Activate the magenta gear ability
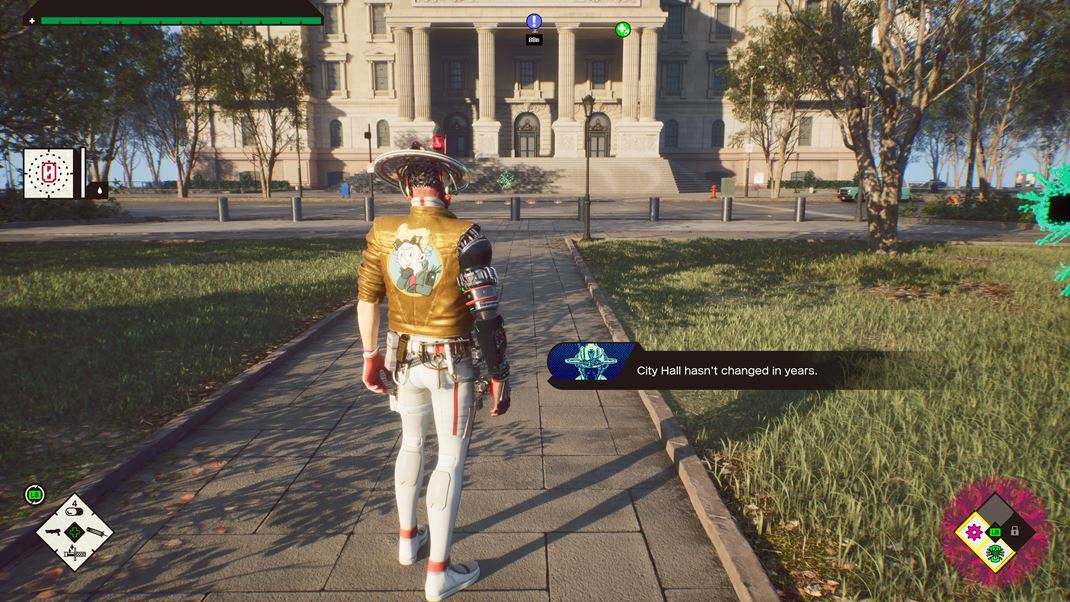This screenshot has height=602, width=1070. click(972, 531)
